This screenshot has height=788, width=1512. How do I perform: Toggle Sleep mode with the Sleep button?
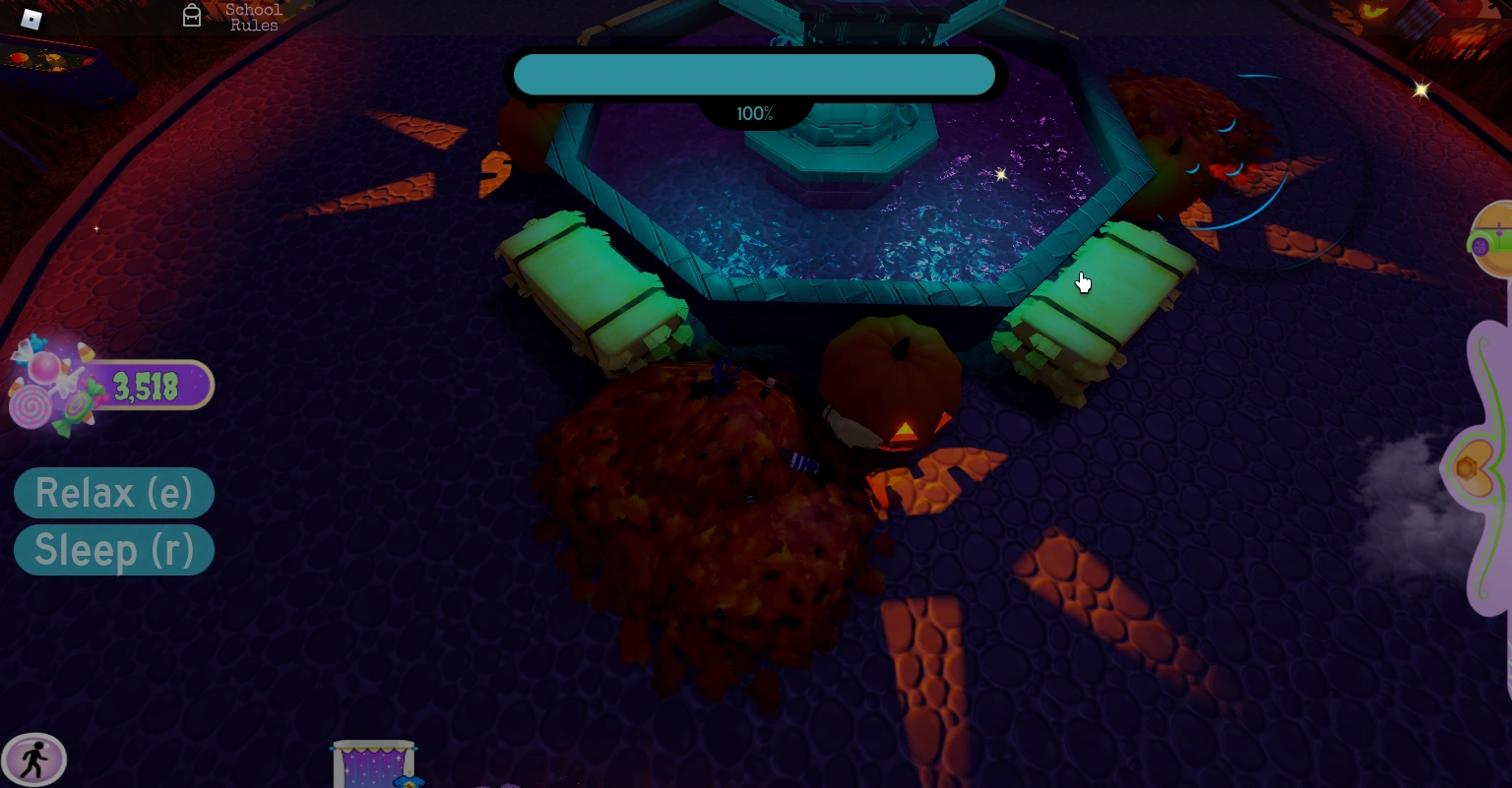pos(114,550)
